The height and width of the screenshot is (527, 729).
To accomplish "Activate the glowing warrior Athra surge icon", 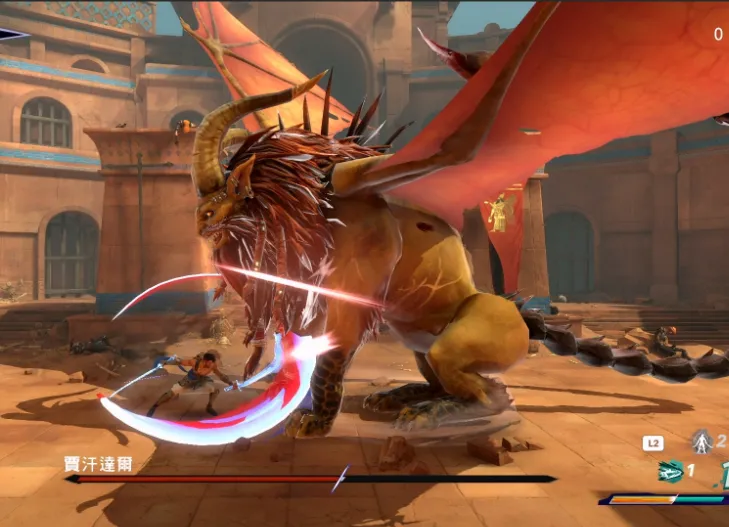I will (x=702, y=441).
